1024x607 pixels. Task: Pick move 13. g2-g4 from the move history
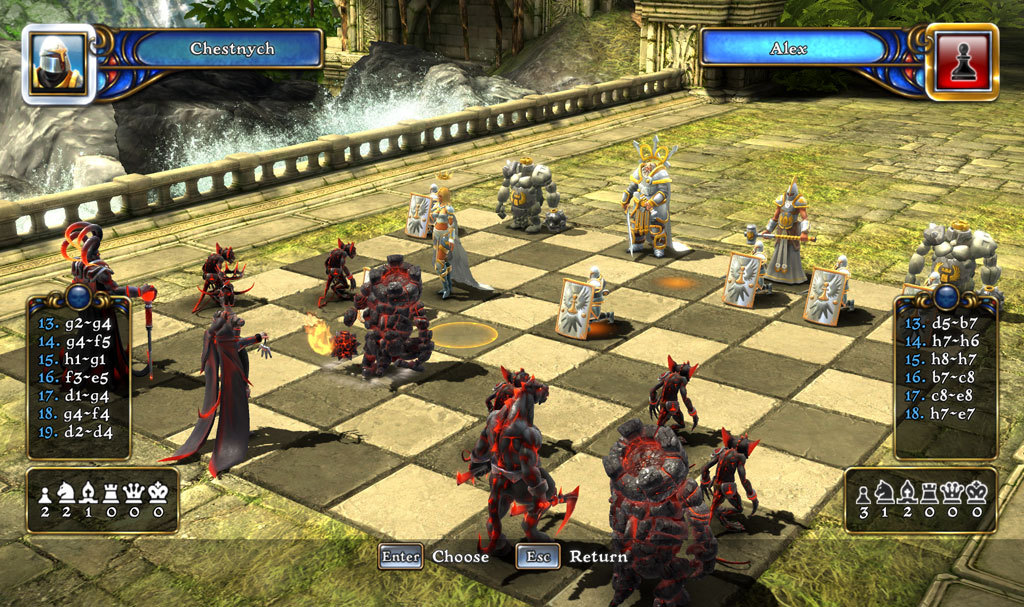(x=76, y=323)
